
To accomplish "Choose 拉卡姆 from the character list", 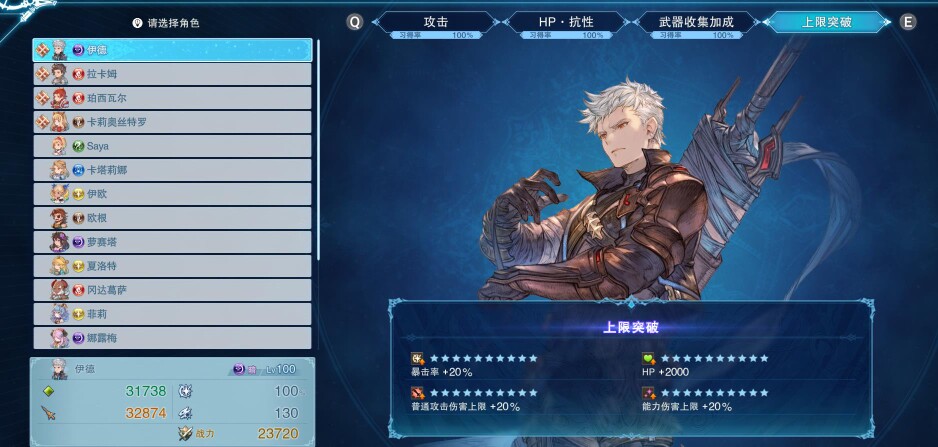I will pos(173,74).
